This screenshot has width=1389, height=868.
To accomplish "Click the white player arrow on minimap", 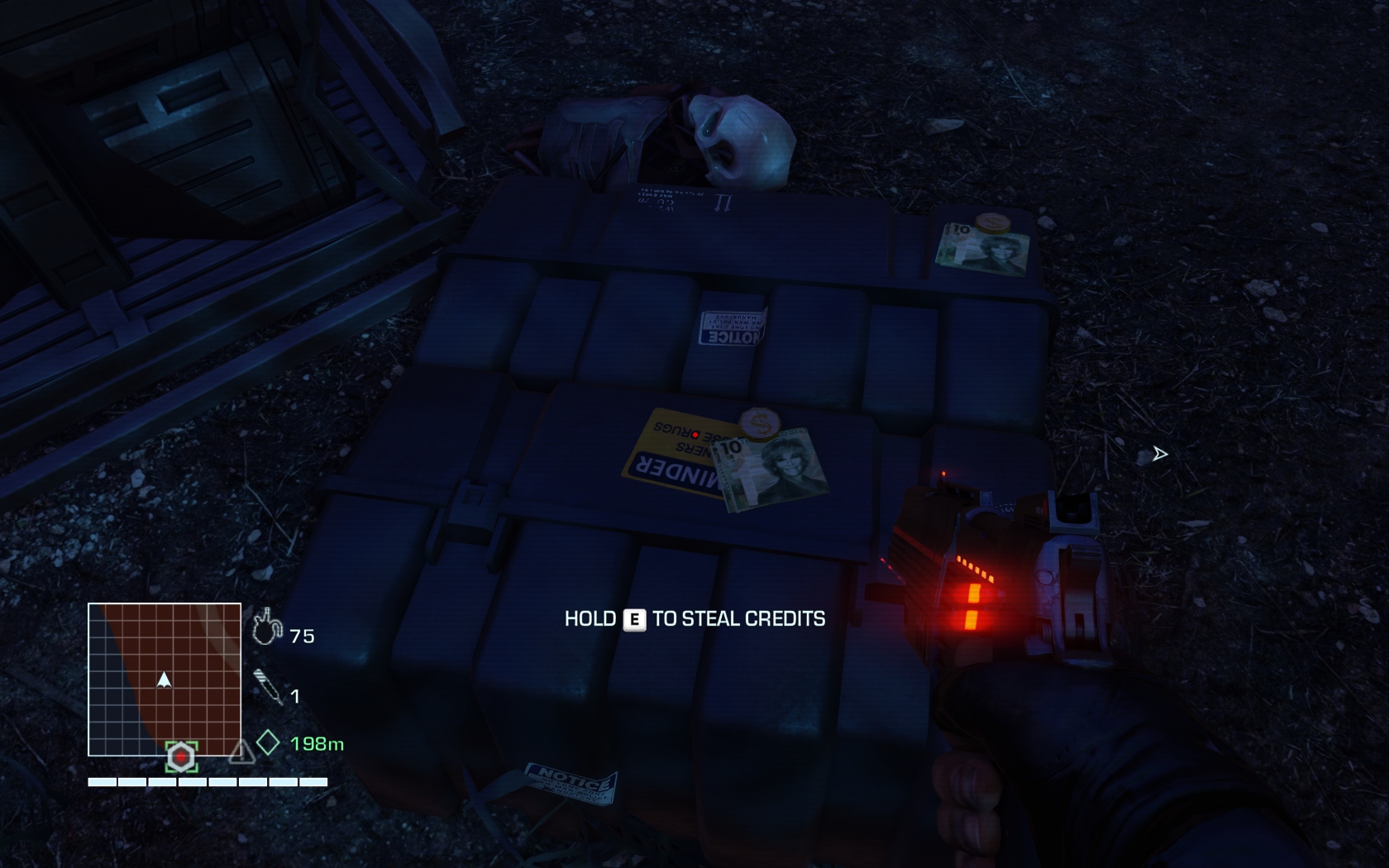I will pos(164,680).
